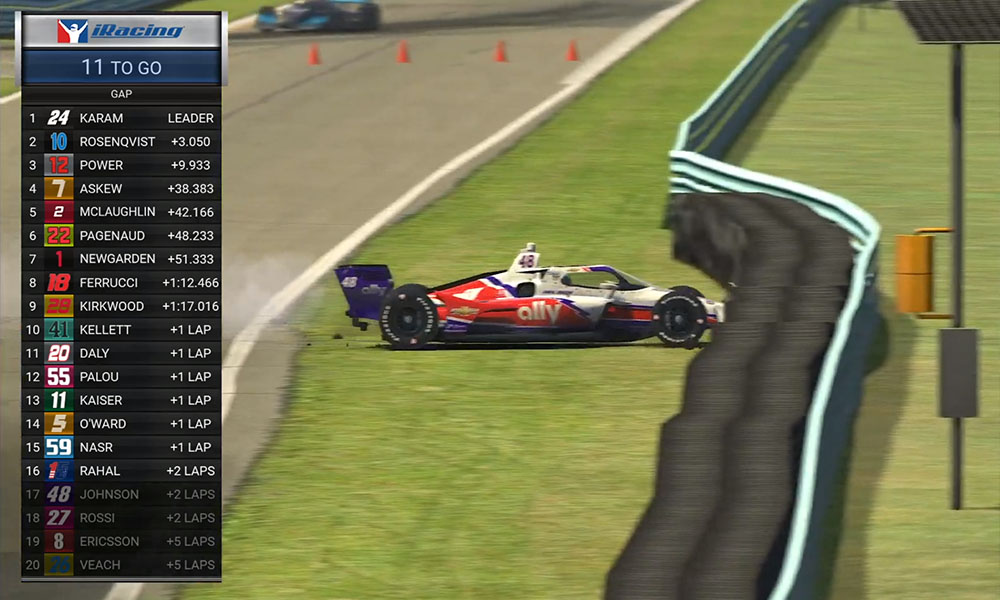The image size is (1000, 600).
Task: Choose Kellett's row in the standings
Action: (121, 330)
